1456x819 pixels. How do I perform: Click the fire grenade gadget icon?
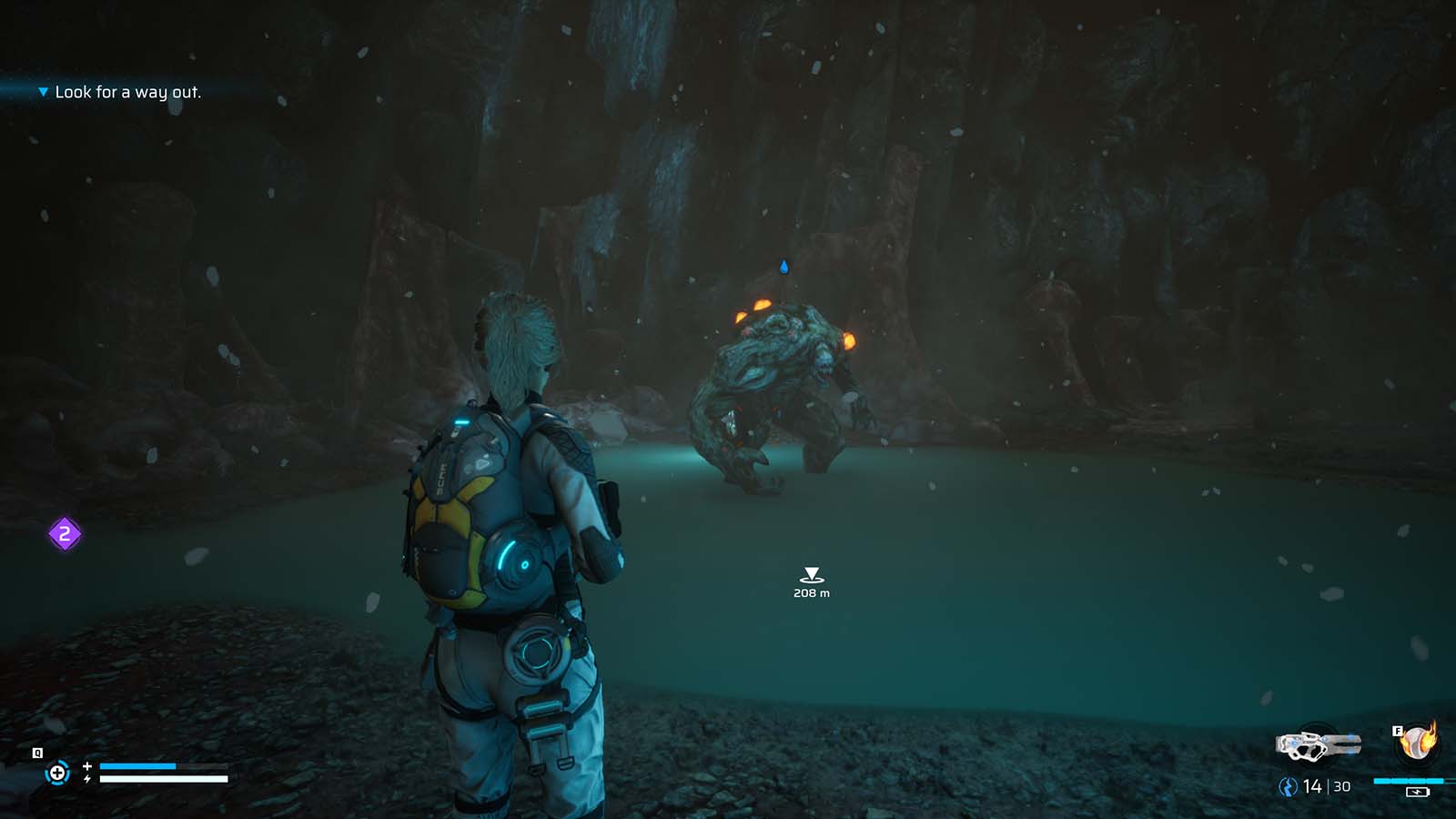click(x=1416, y=743)
